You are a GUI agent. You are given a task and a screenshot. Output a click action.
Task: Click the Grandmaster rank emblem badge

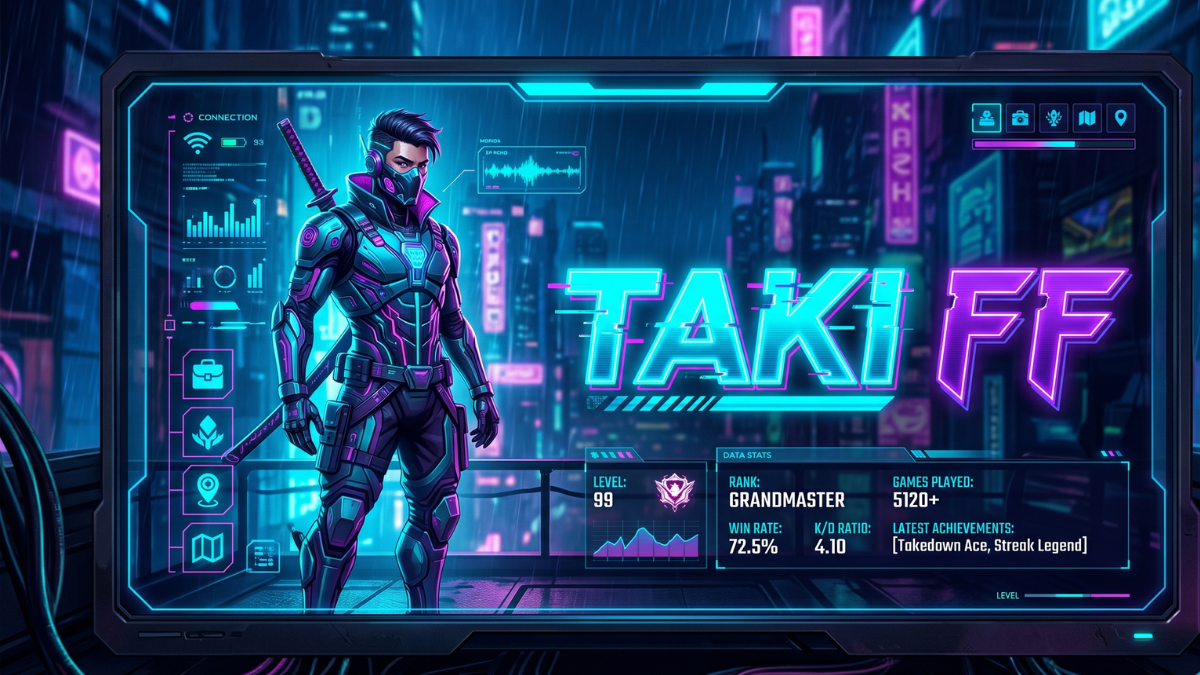[x=674, y=492]
